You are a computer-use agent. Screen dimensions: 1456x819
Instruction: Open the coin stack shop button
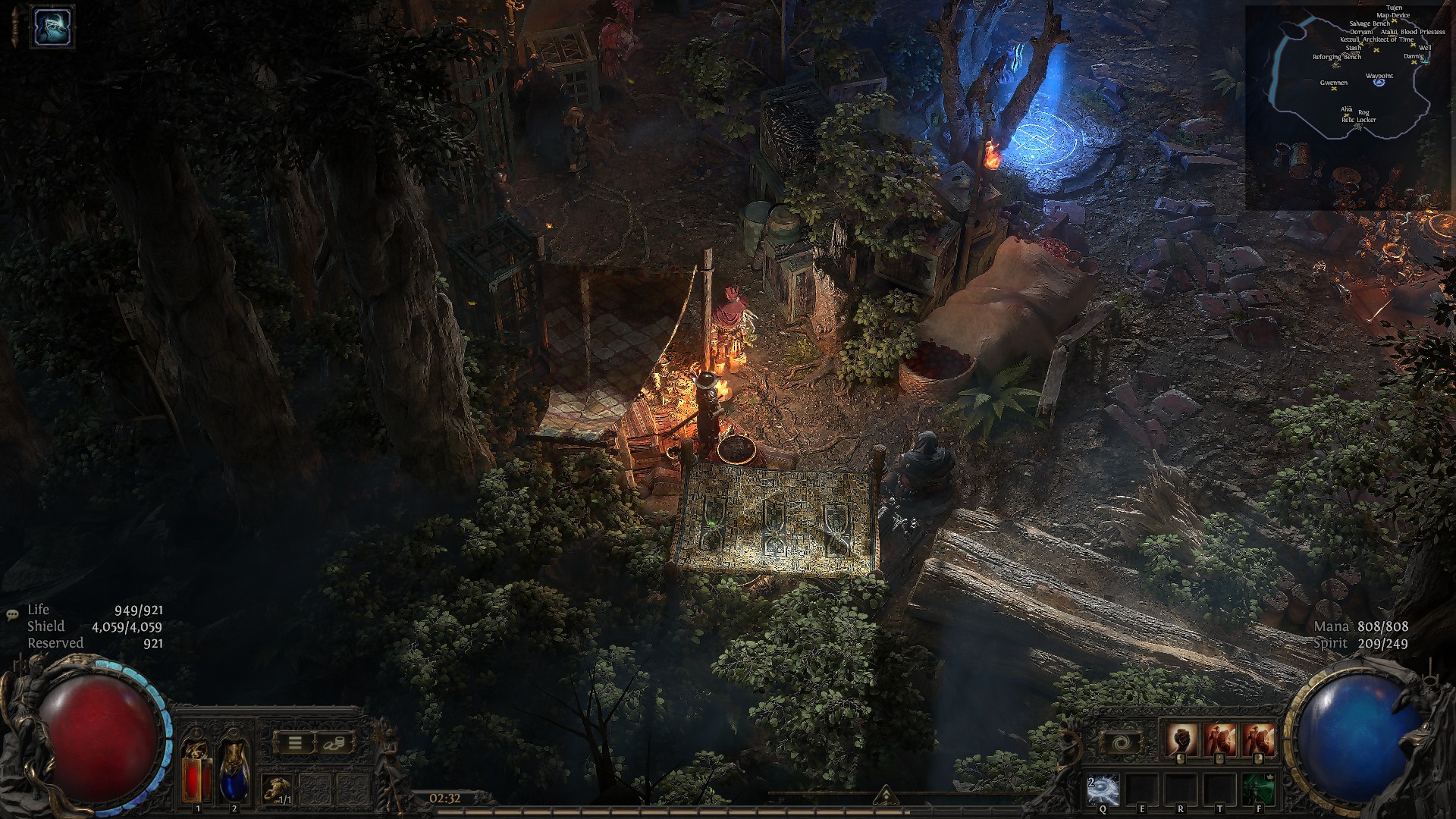[334, 743]
